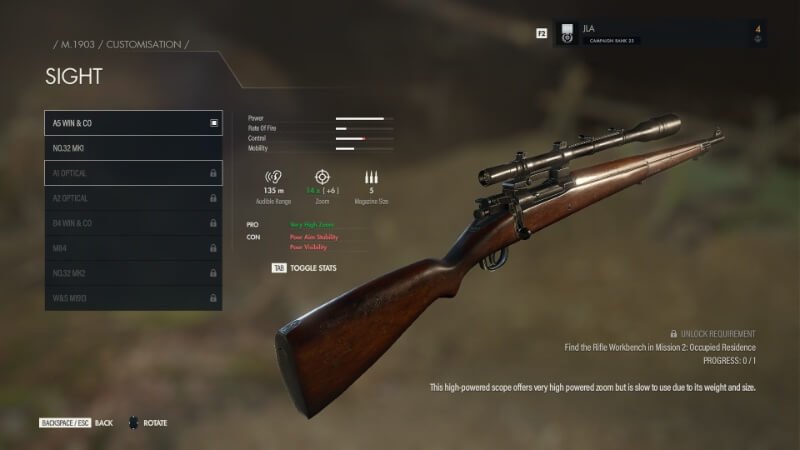The height and width of the screenshot is (450, 800).
Task: Pick the locked W&S M1913 sight
Action: 133,298
